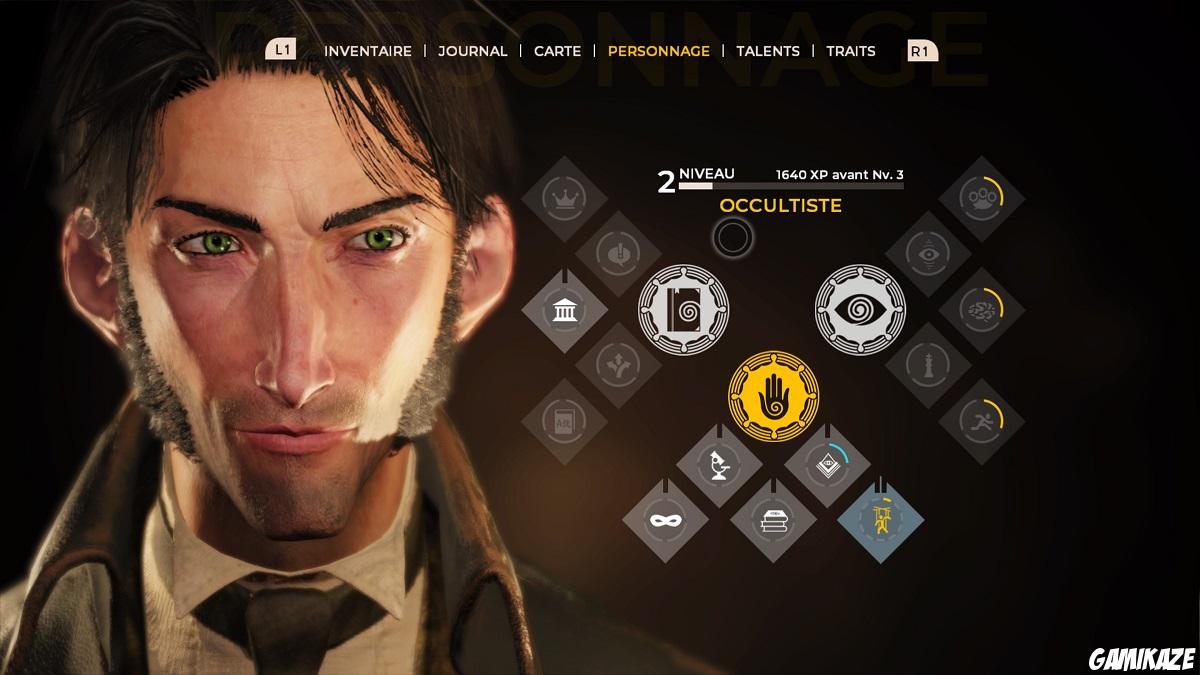Select the running figure skill diamond

(x=982, y=421)
